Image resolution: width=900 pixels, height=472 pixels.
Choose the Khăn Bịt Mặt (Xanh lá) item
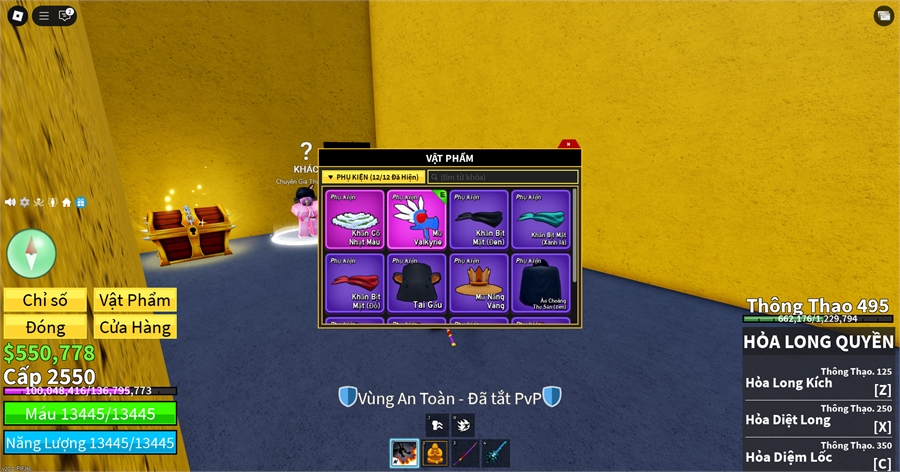541,219
